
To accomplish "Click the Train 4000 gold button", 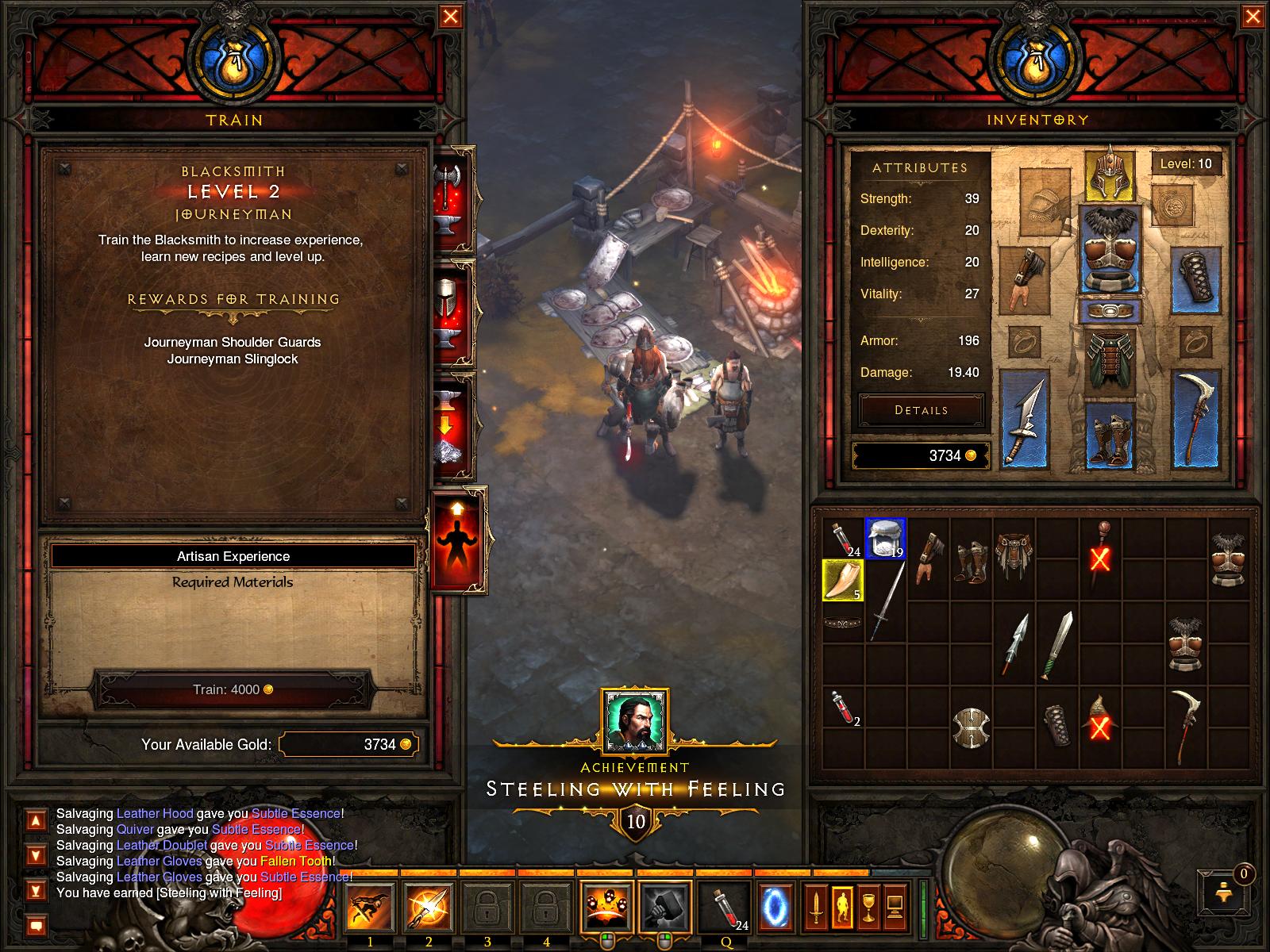I will (233, 689).
